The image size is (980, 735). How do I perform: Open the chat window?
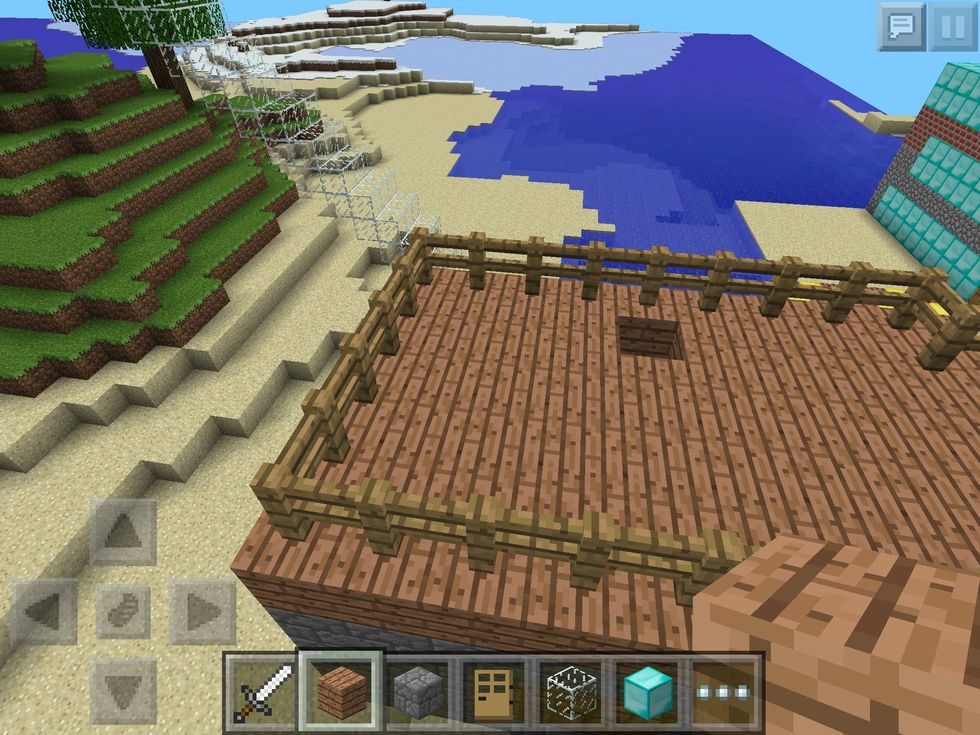click(x=900, y=27)
